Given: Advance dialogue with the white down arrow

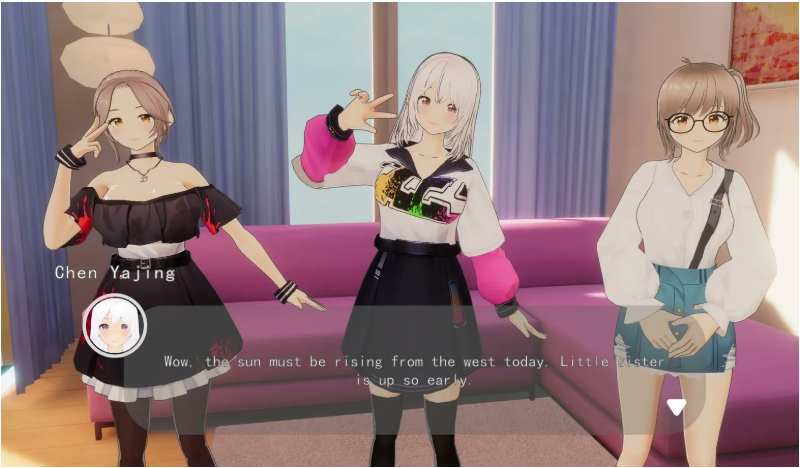Looking at the screenshot, I should pyautogui.click(x=677, y=406).
